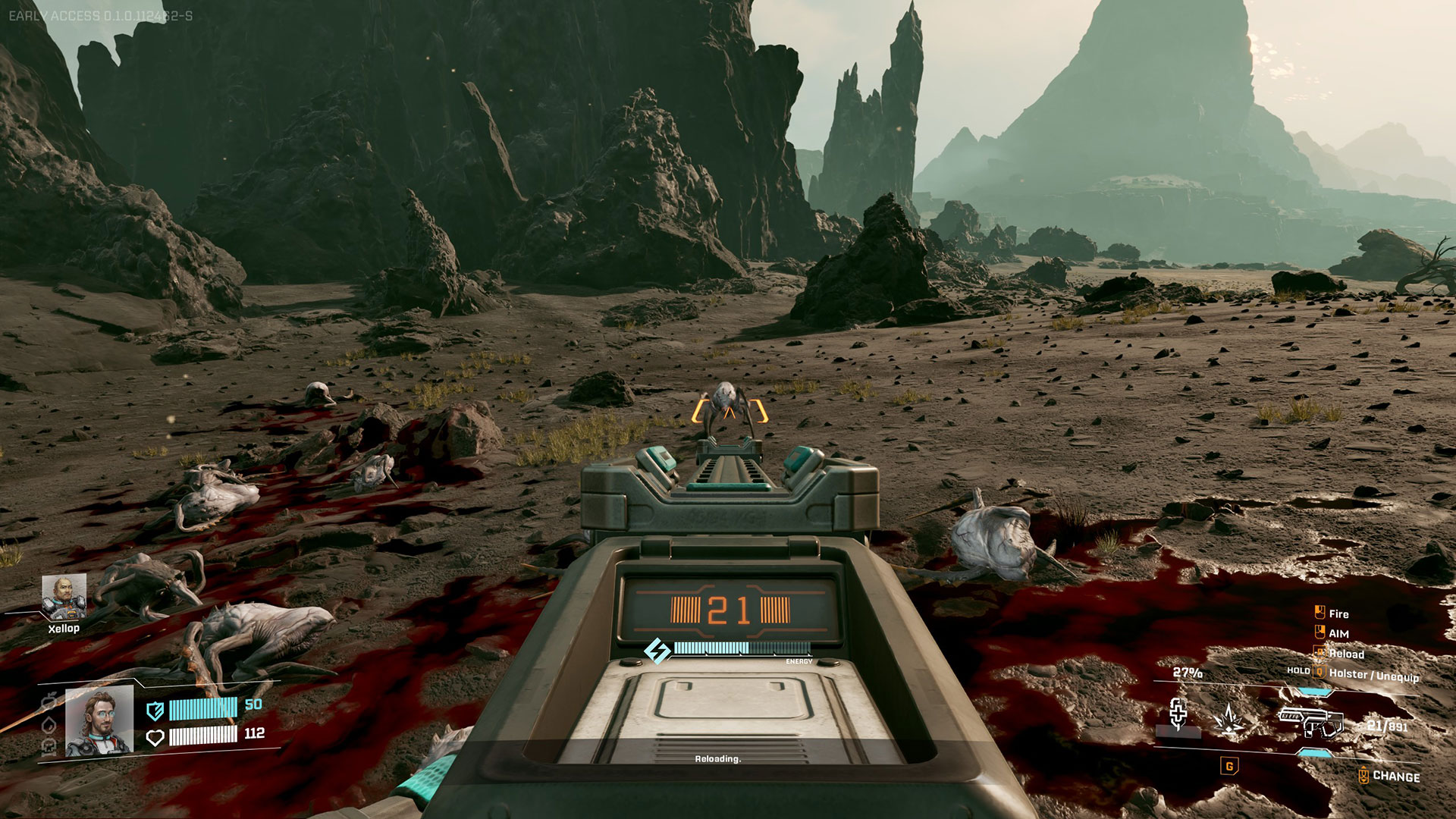The height and width of the screenshot is (819, 1456).
Task: Use the medical cross healing item
Action: pyautogui.click(x=1178, y=714)
